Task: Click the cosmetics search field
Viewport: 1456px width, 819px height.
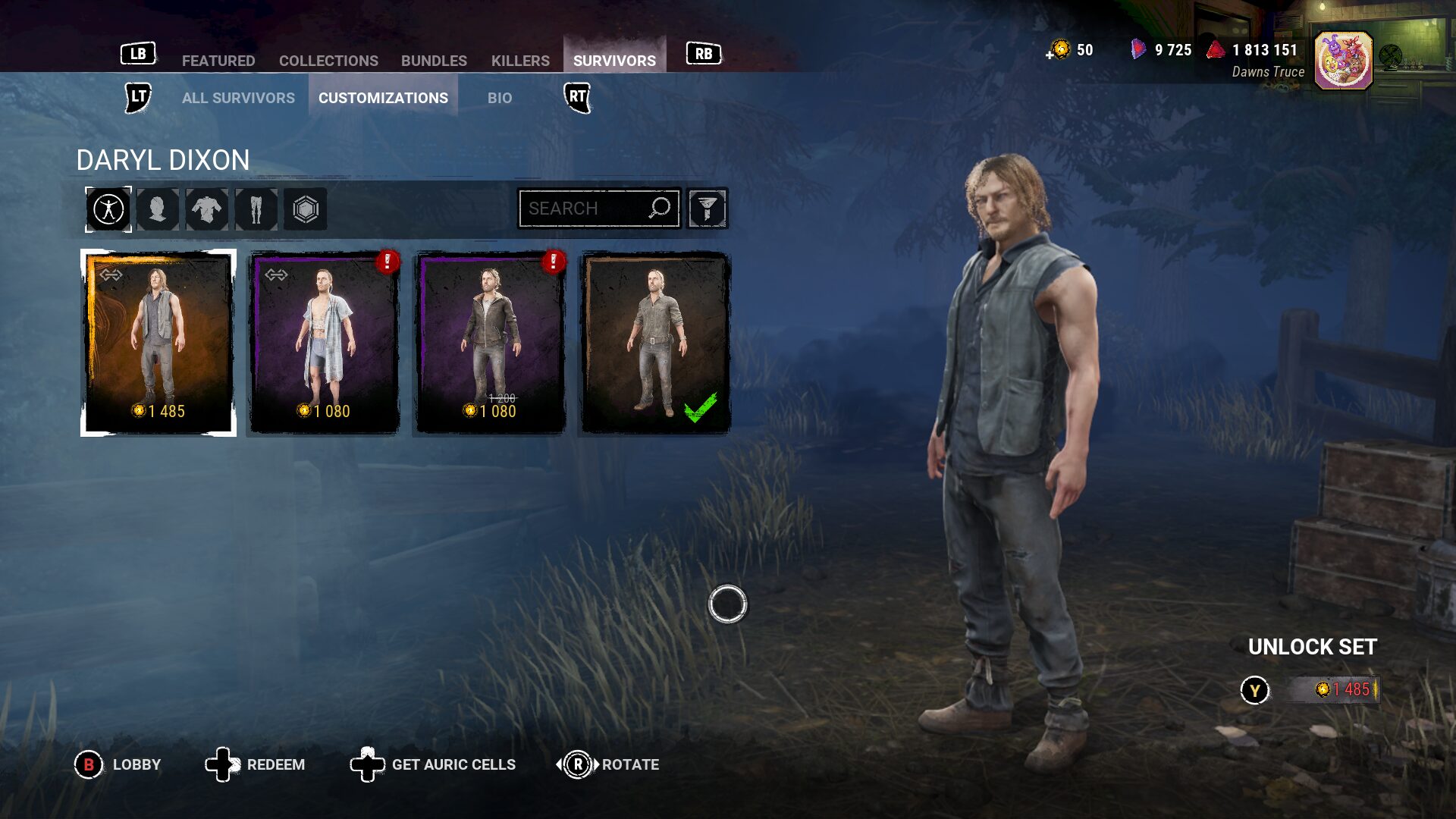Action: coord(585,209)
